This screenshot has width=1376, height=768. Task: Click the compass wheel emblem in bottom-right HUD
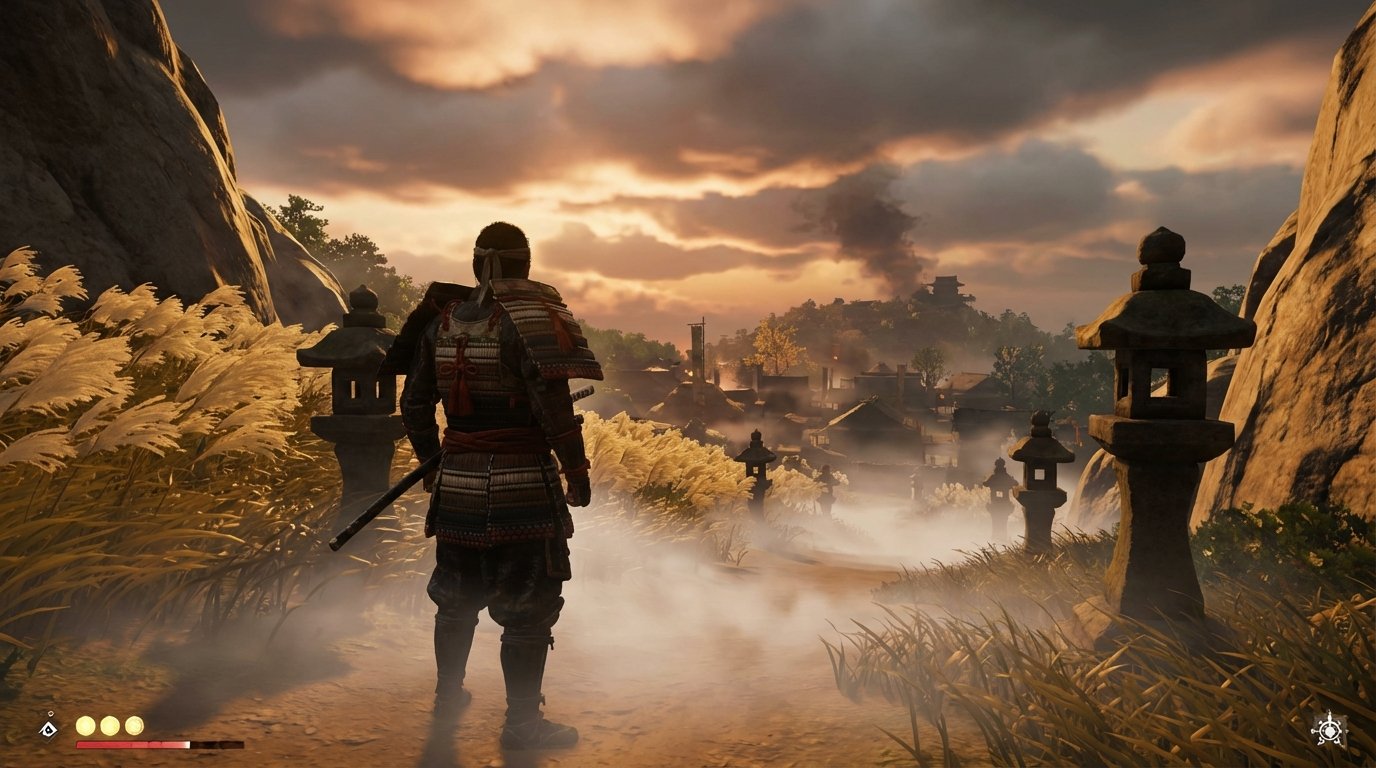(x=1329, y=729)
